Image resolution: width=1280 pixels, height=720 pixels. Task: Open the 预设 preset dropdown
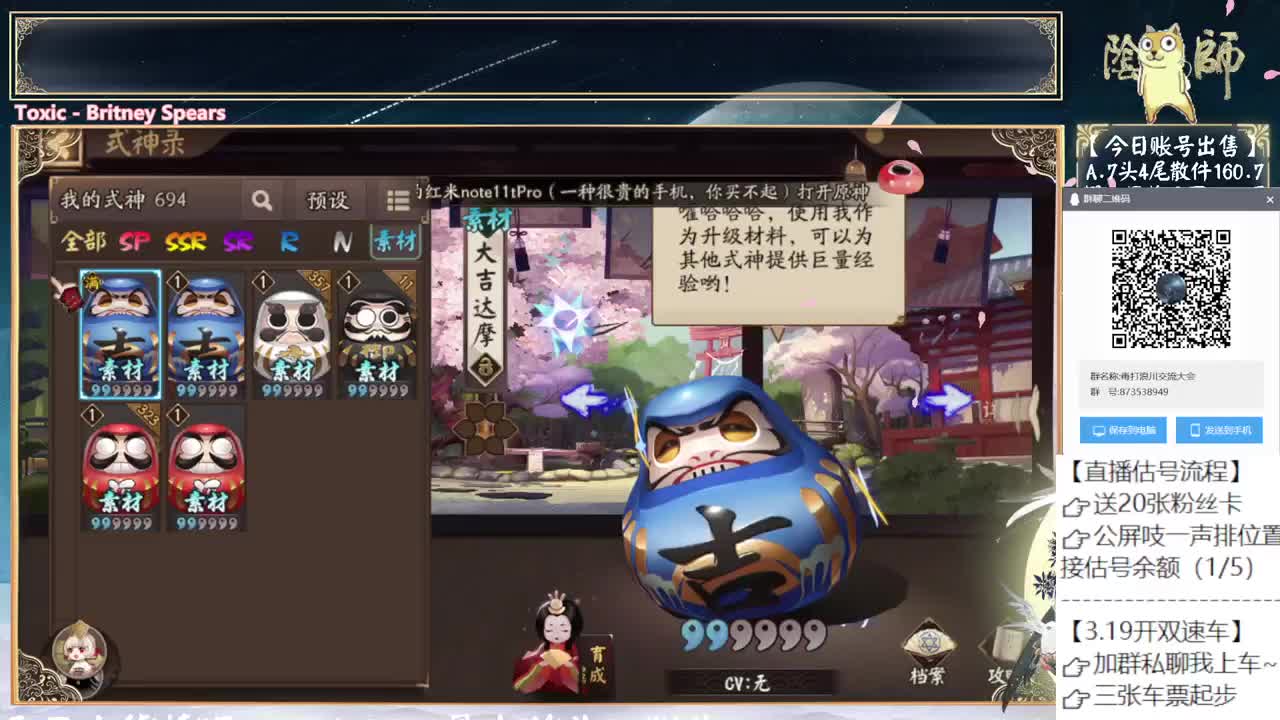[x=330, y=200]
